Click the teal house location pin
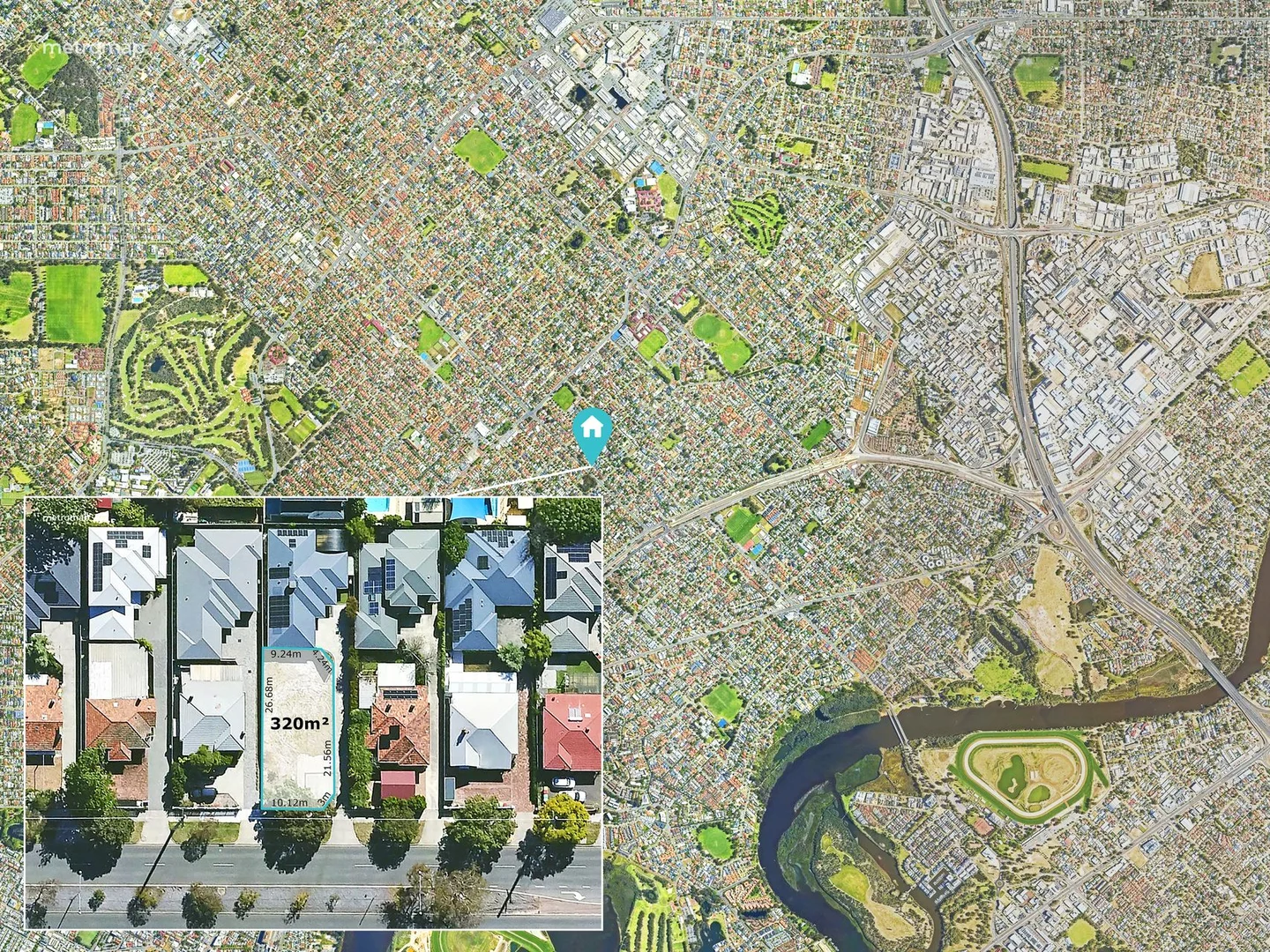 coord(593,431)
